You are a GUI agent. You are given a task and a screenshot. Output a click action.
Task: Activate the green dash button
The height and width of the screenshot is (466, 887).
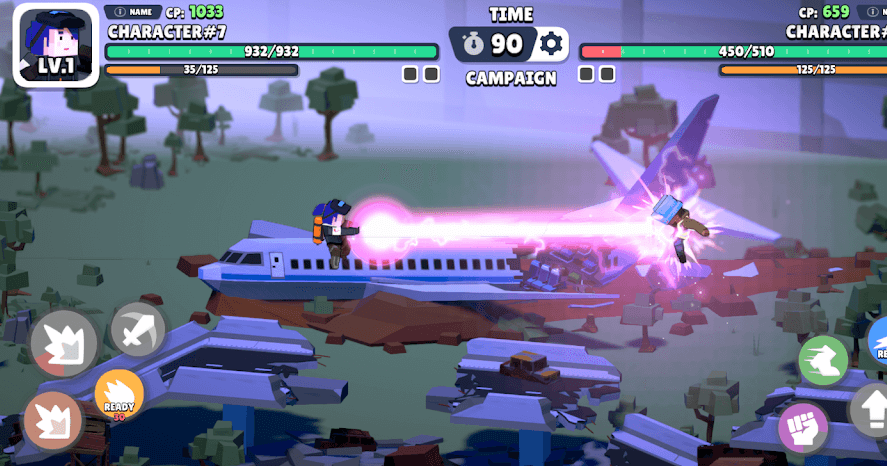click(x=823, y=361)
